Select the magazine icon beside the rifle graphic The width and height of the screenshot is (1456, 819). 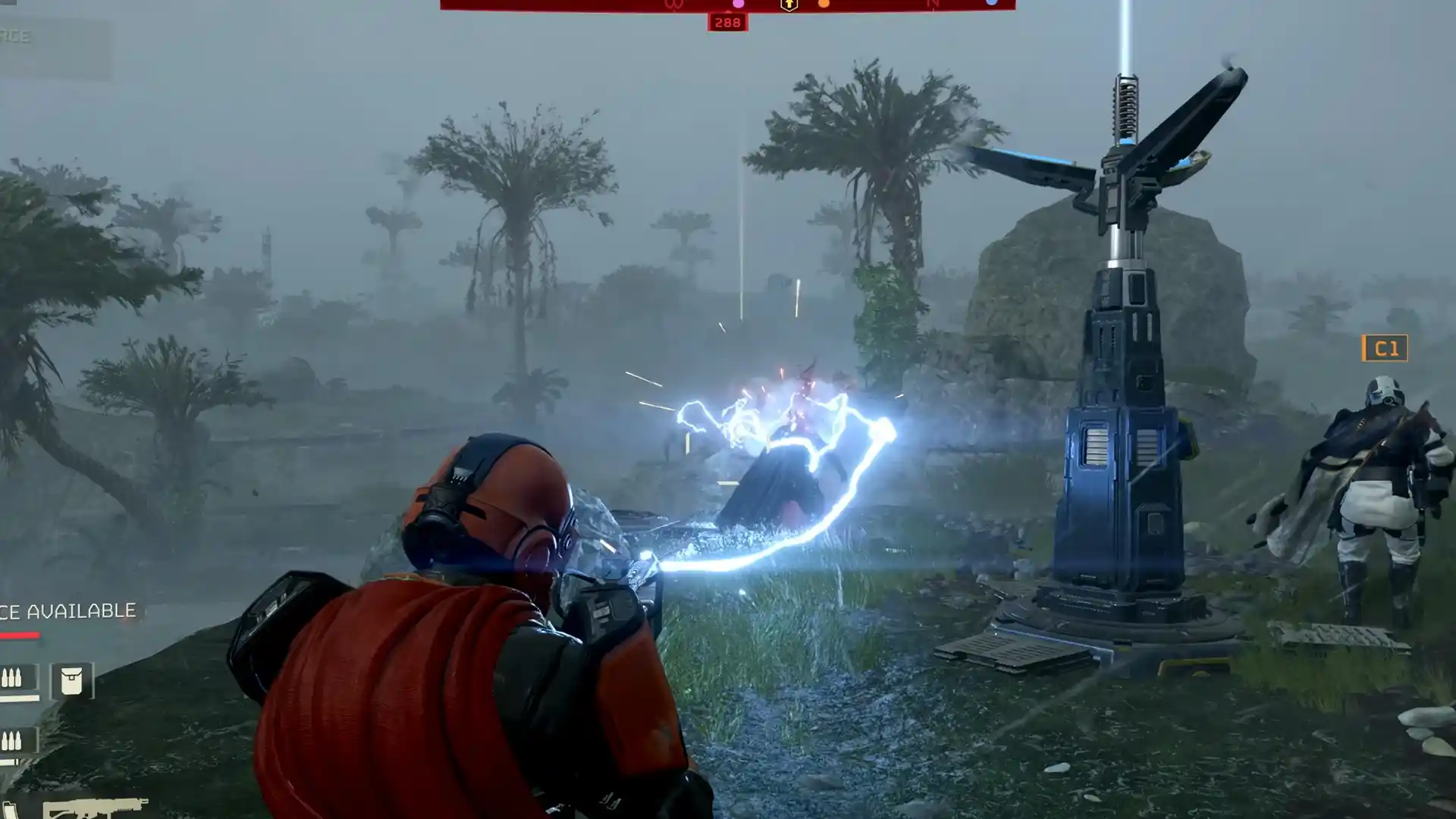11,808
